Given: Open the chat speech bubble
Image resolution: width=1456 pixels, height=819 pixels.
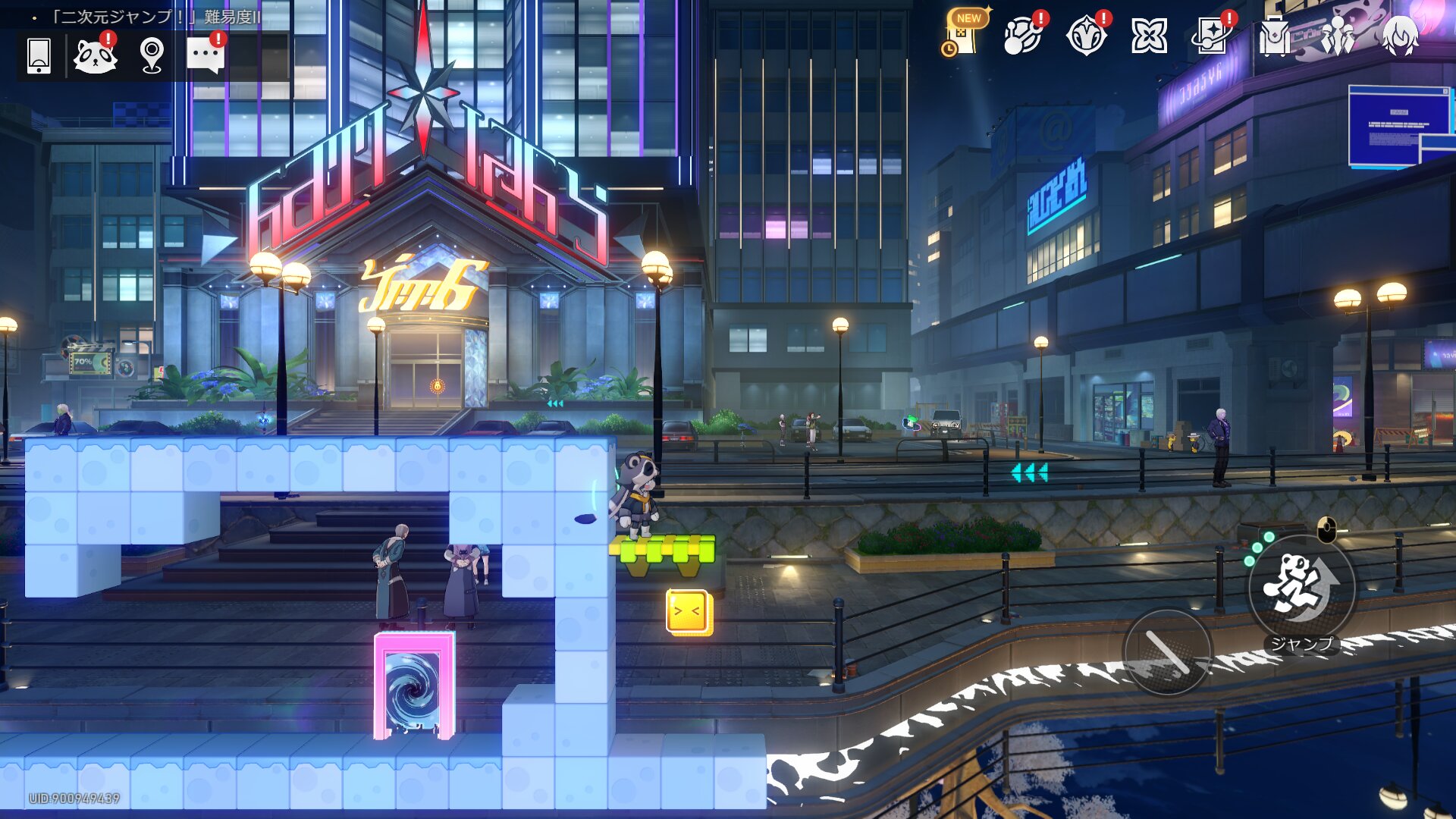Looking at the screenshot, I should tap(205, 56).
